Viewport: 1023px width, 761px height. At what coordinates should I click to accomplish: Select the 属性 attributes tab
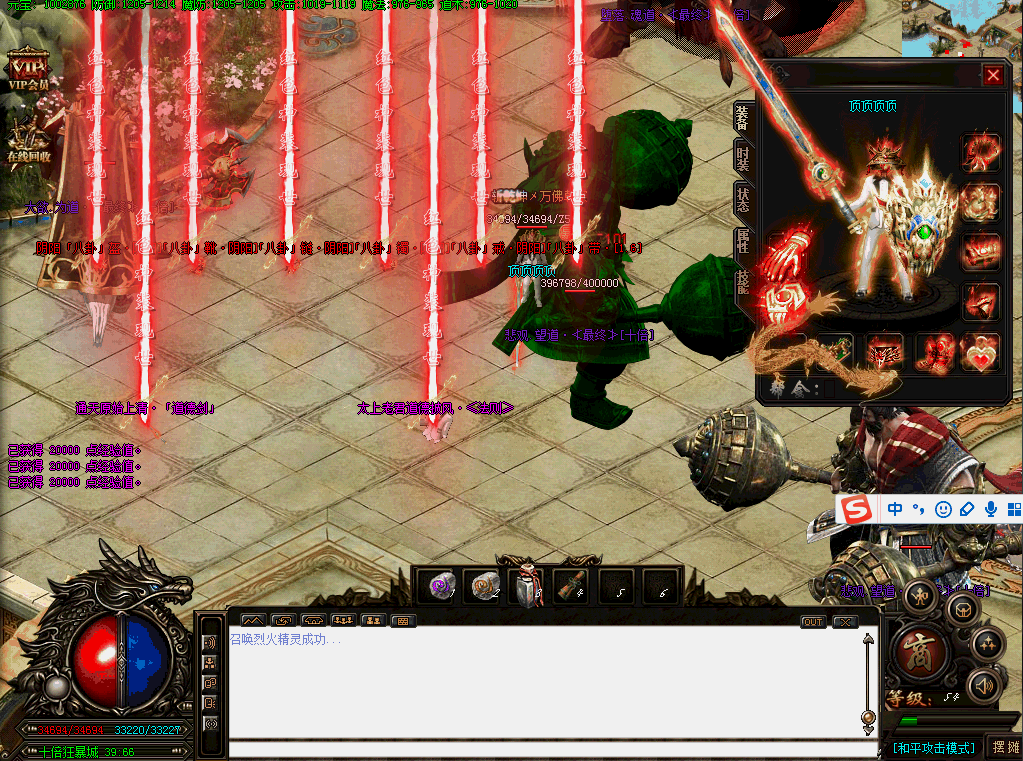(x=742, y=241)
